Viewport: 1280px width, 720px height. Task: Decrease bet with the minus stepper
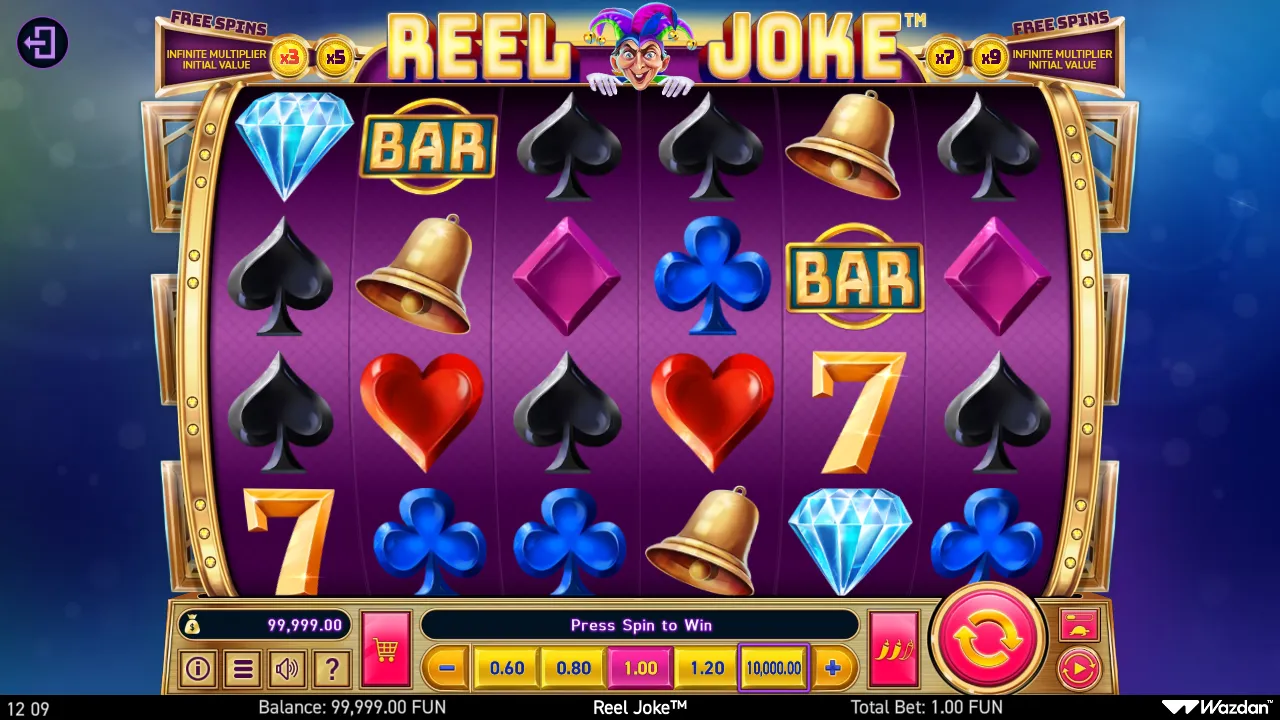click(x=444, y=667)
